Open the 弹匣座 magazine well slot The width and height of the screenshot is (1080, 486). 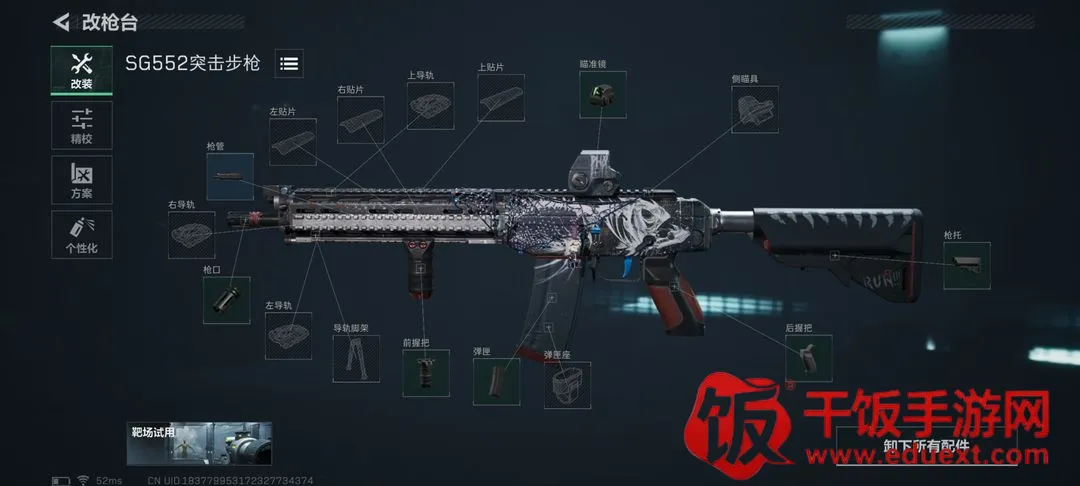click(567, 384)
